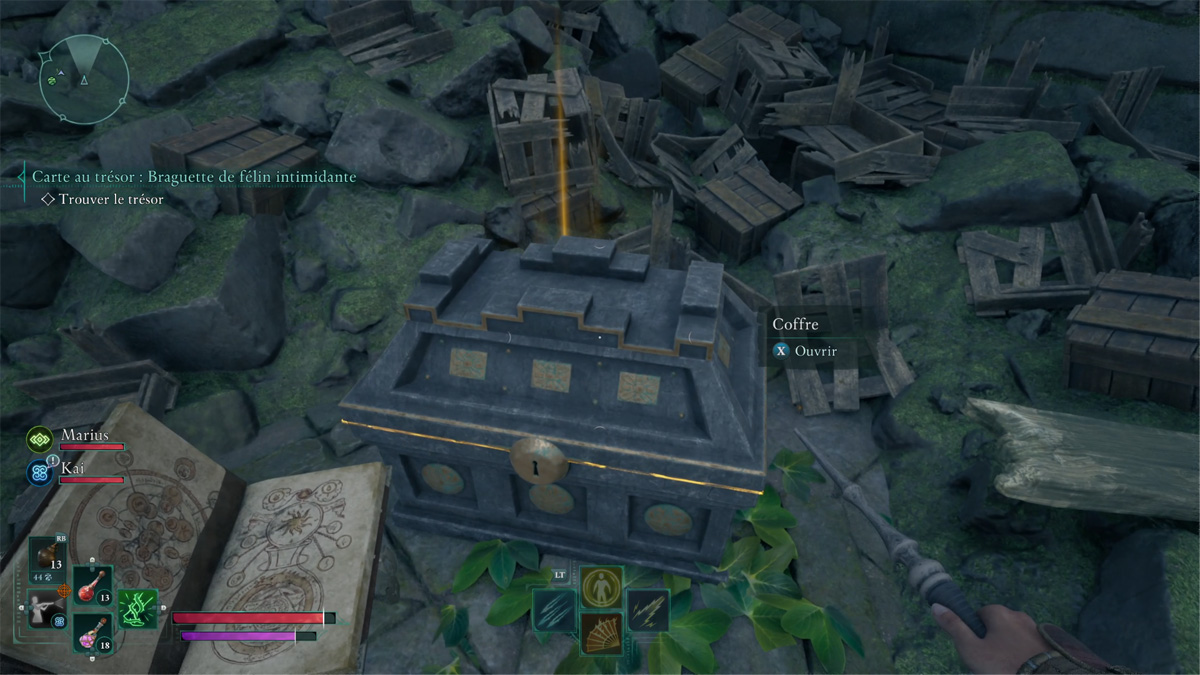Use the pink essence potion slot

pyautogui.click(x=93, y=633)
